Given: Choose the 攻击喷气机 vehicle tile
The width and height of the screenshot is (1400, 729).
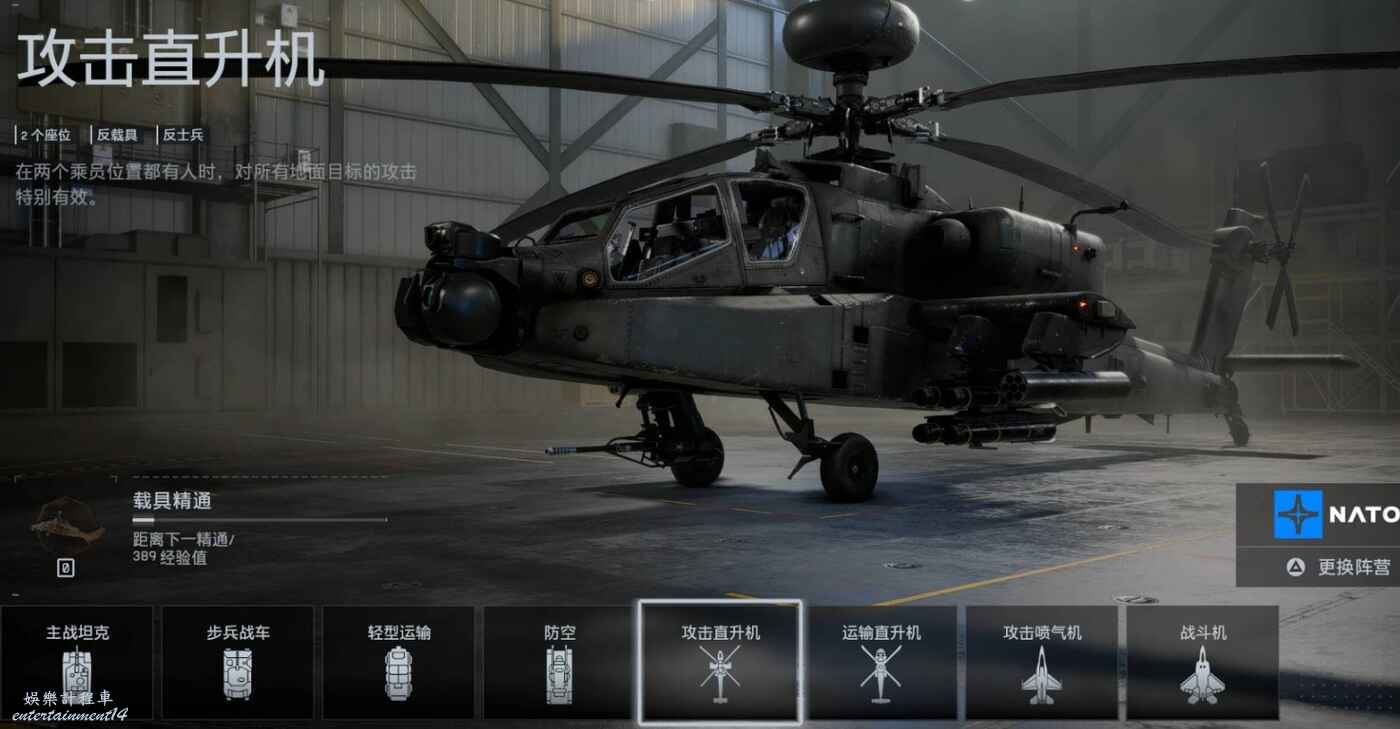Looking at the screenshot, I should 1042,661.
